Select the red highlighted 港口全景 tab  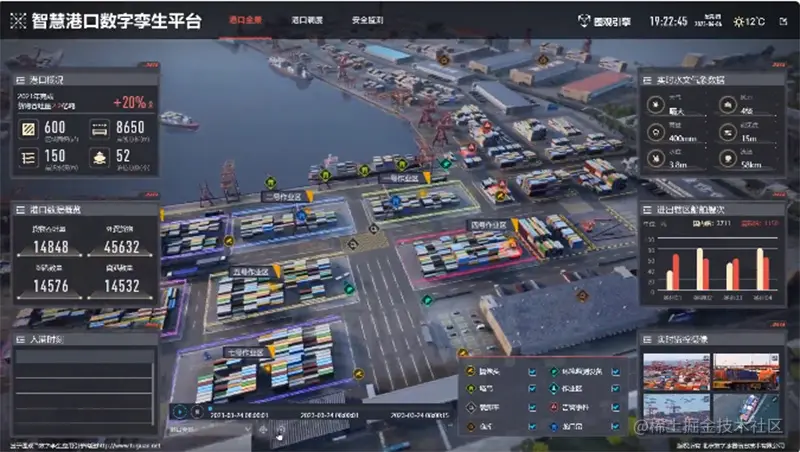pyautogui.click(x=246, y=20)
